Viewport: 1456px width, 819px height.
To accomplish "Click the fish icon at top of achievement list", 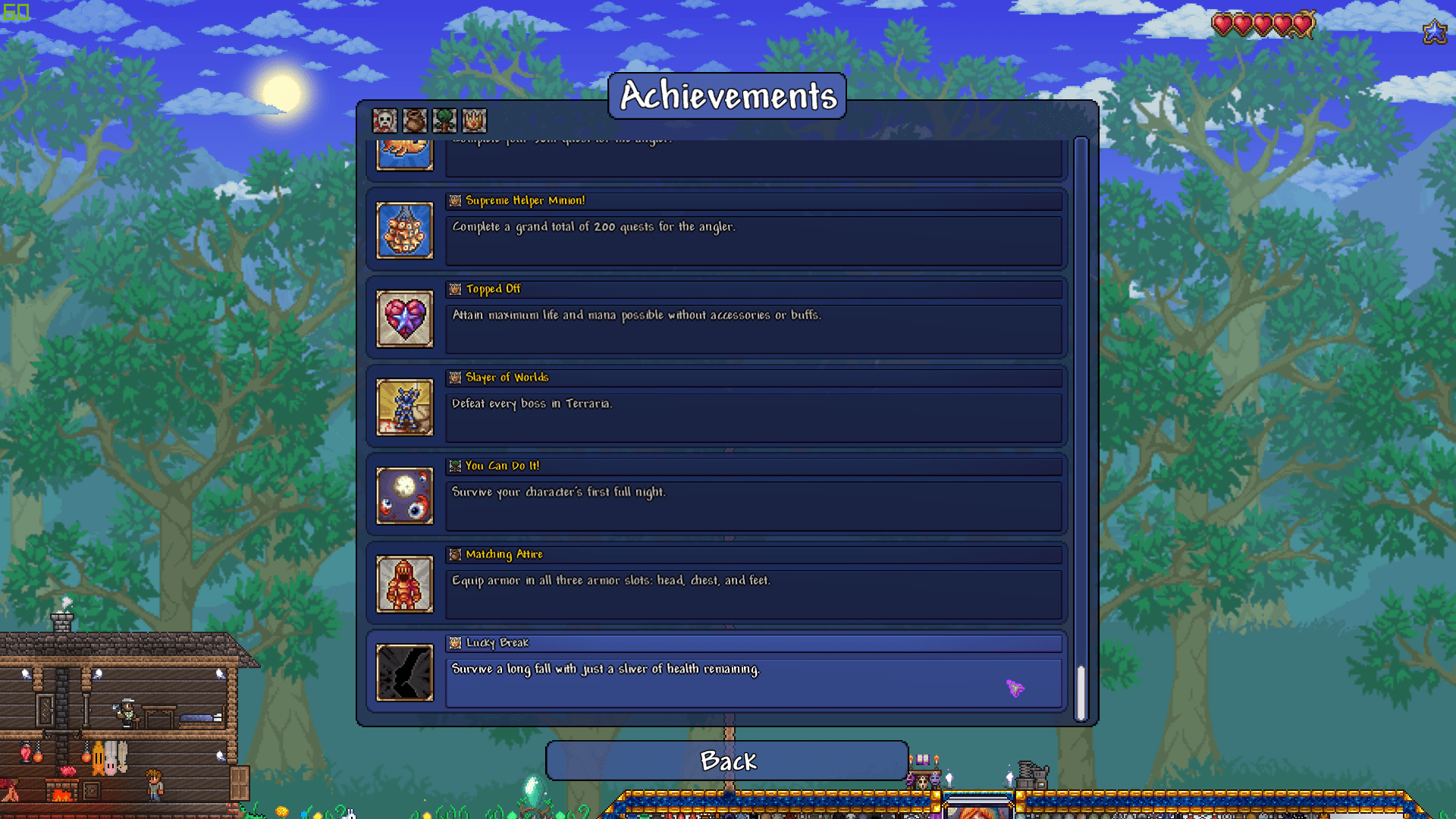I will (x=404, y=152).
